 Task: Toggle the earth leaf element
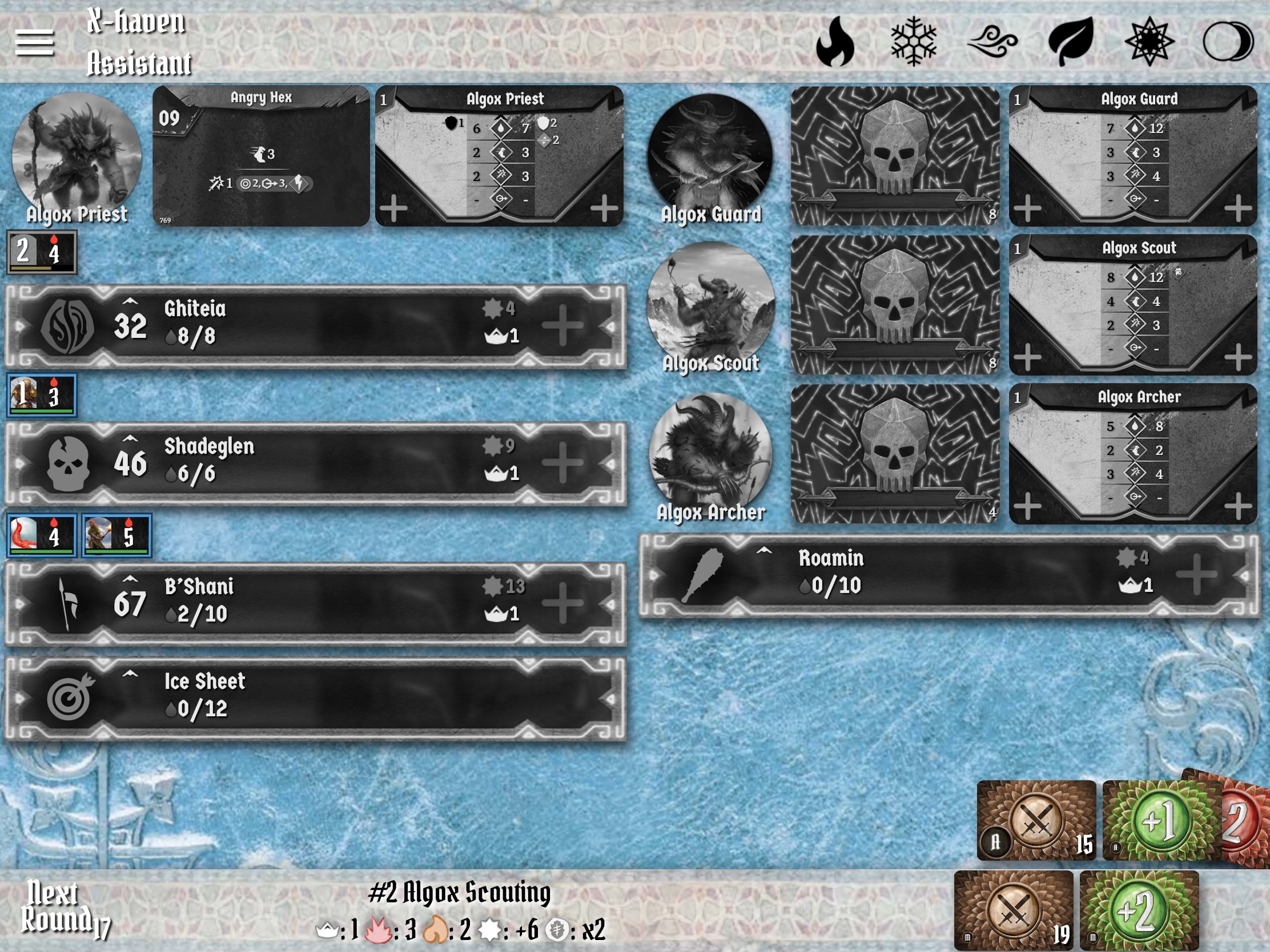pos(1071,41)
